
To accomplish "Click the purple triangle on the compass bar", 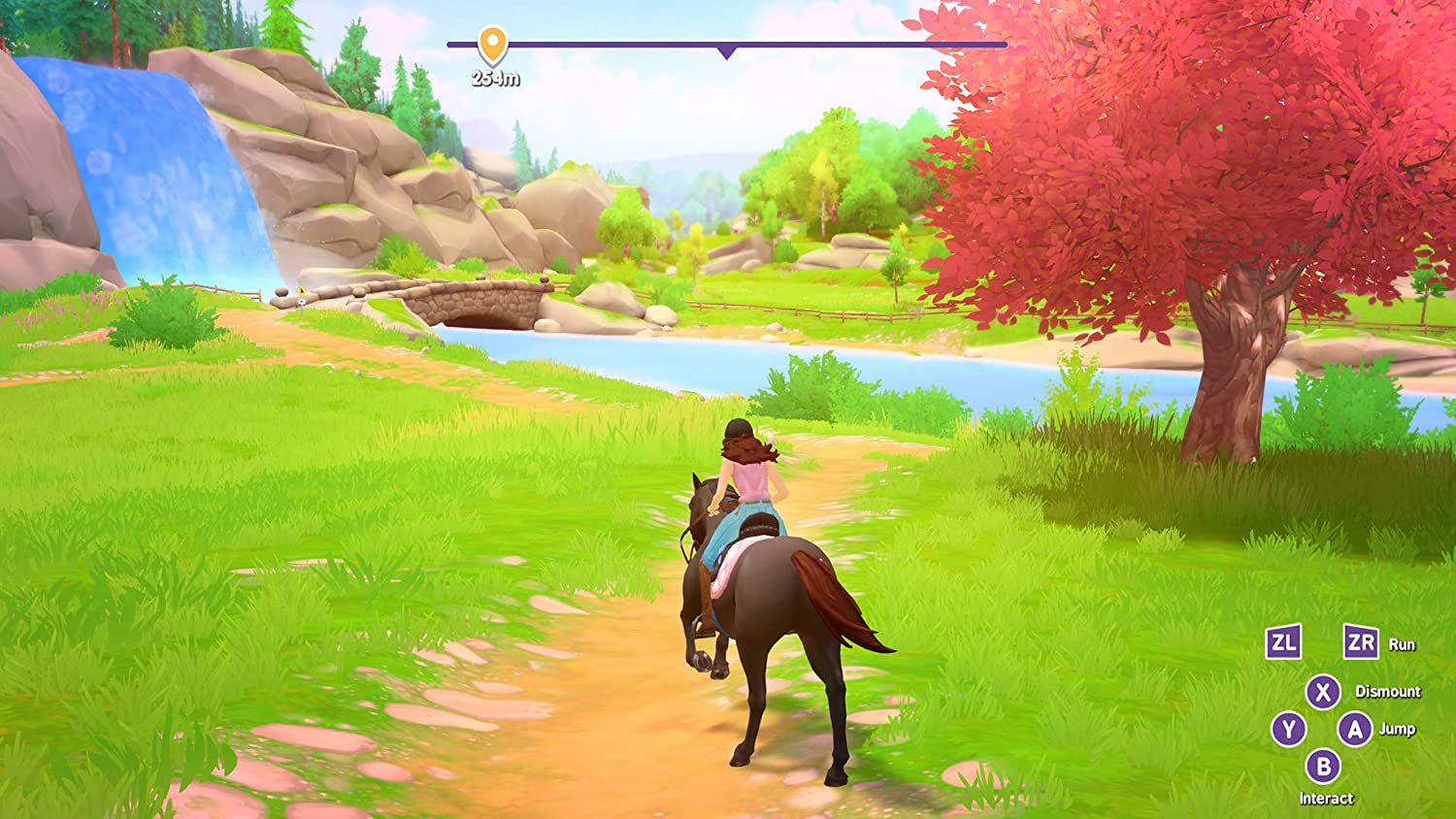I will [725, 50].
